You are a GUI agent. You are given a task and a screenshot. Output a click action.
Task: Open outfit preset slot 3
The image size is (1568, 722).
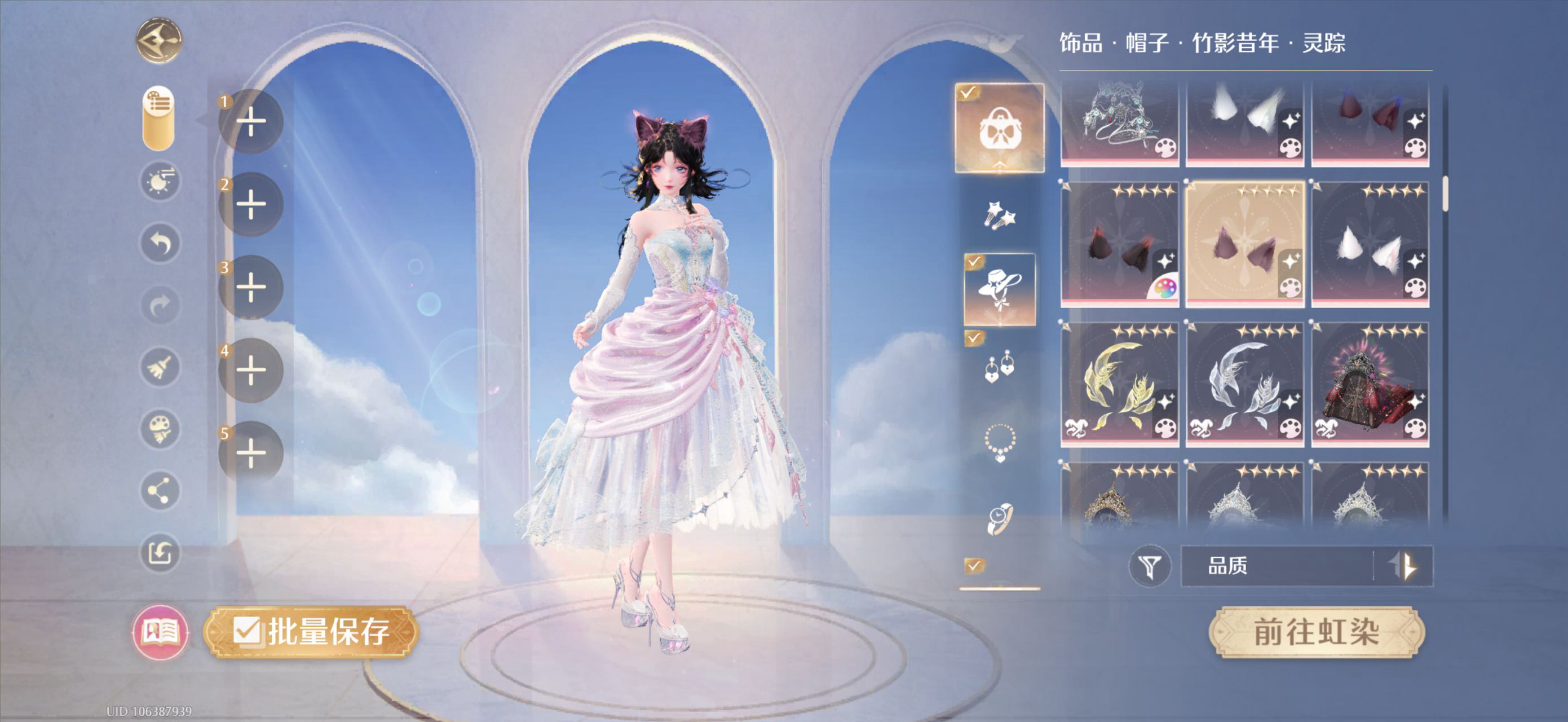(x=251, y=287)
